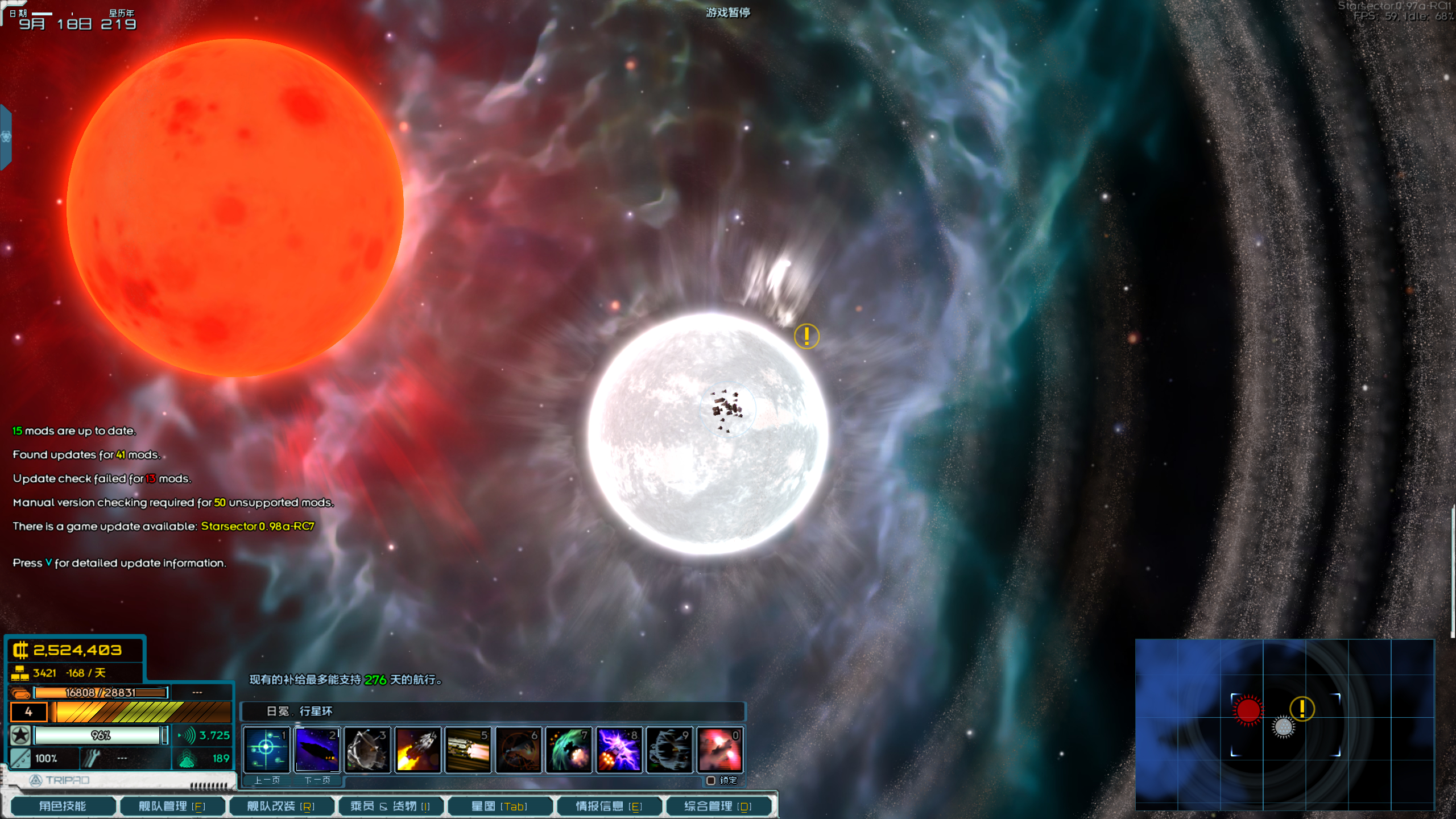Activate the purple lightning ability, slot 8
The image size is (1456, 819).
[619, 750]
